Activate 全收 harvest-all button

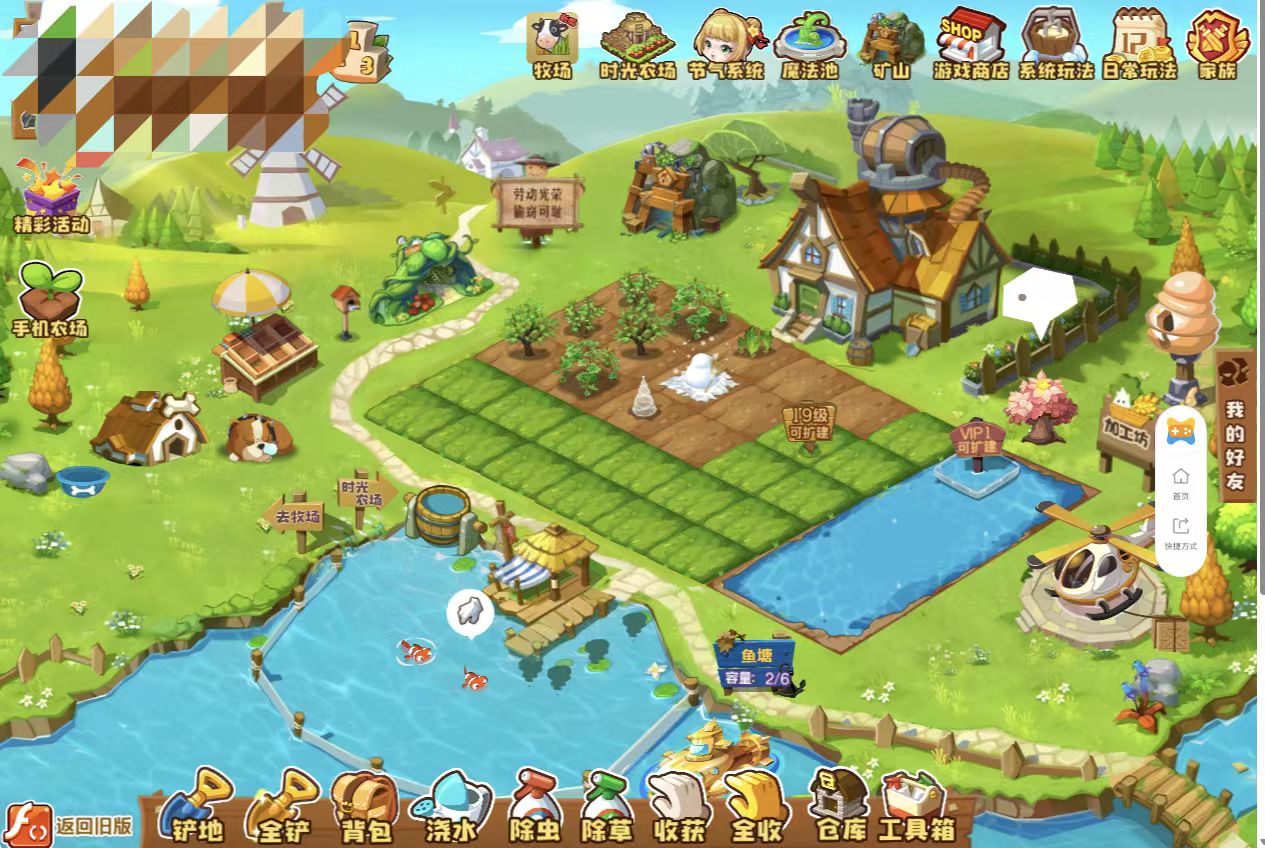click(x=756, y=806)
